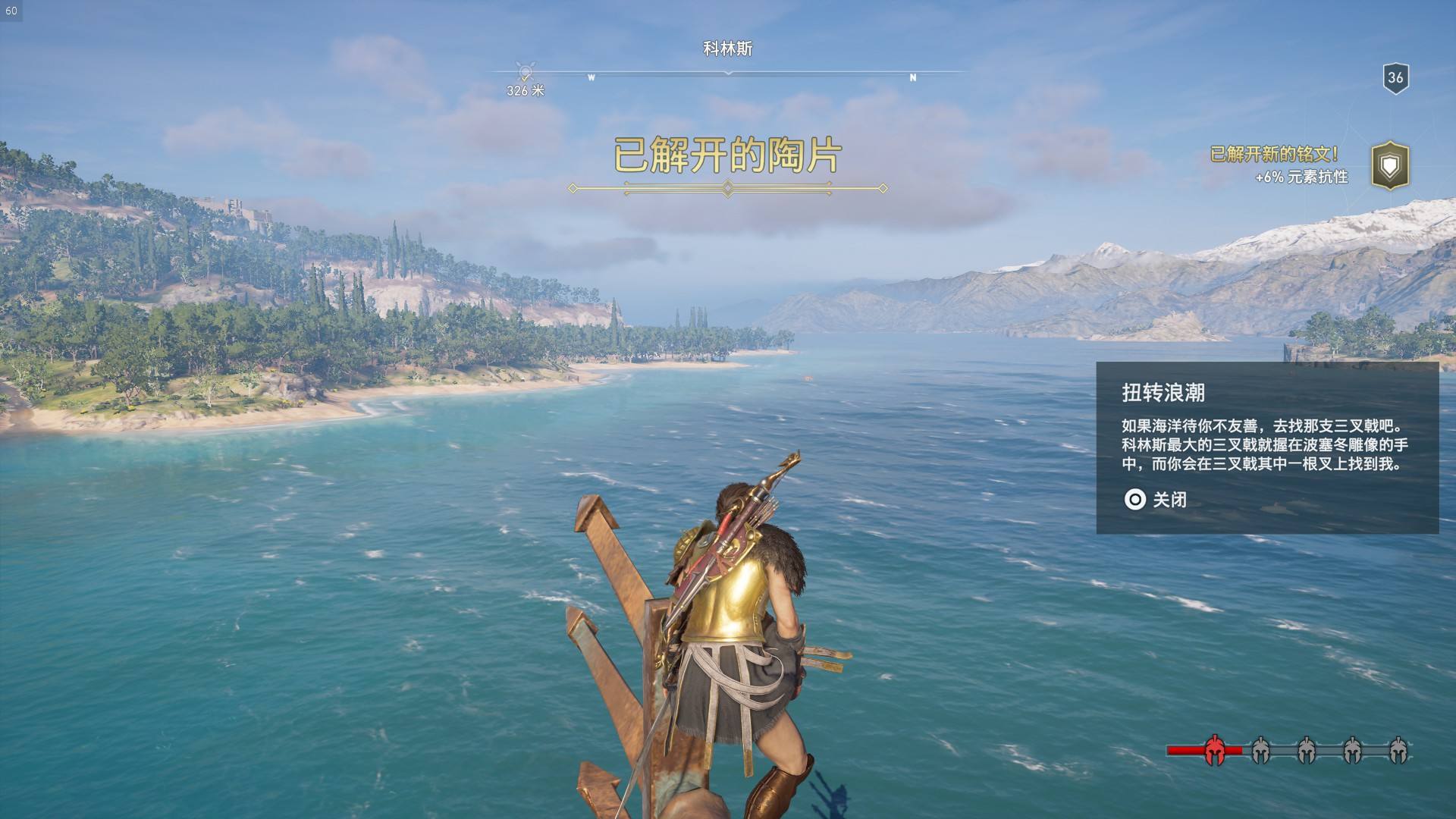Select the new engraving shield icon
Screen dimensions: 1456x819
(x=1389, y=165)
